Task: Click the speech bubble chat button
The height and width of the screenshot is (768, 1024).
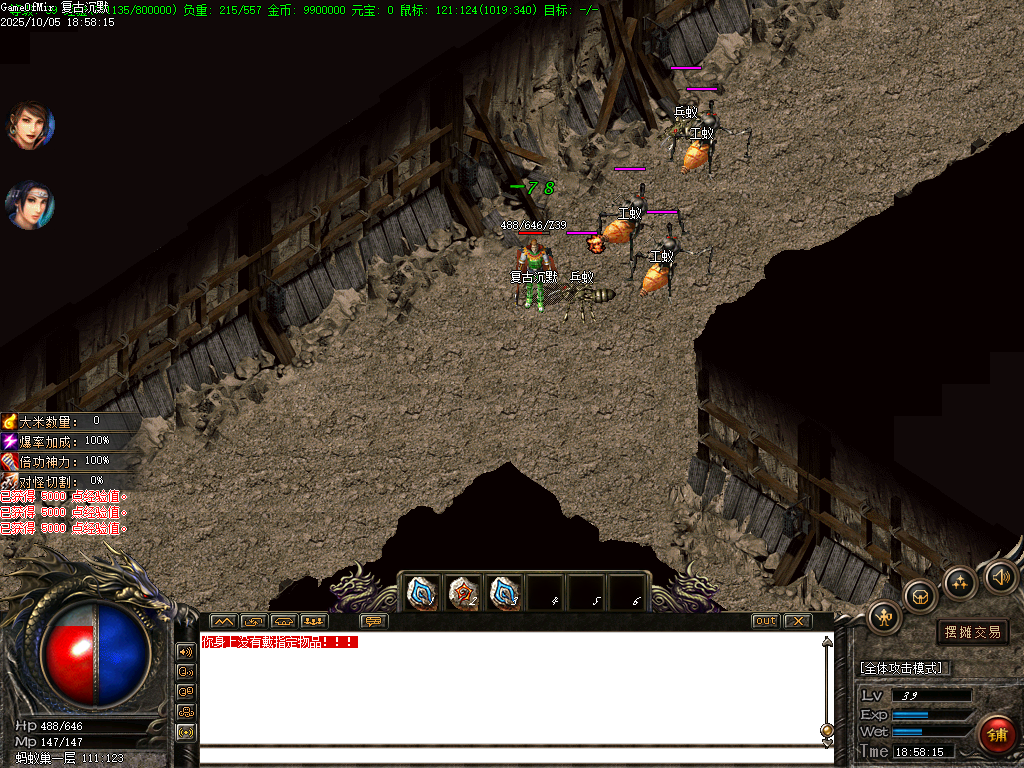Action: pos(373,621)
